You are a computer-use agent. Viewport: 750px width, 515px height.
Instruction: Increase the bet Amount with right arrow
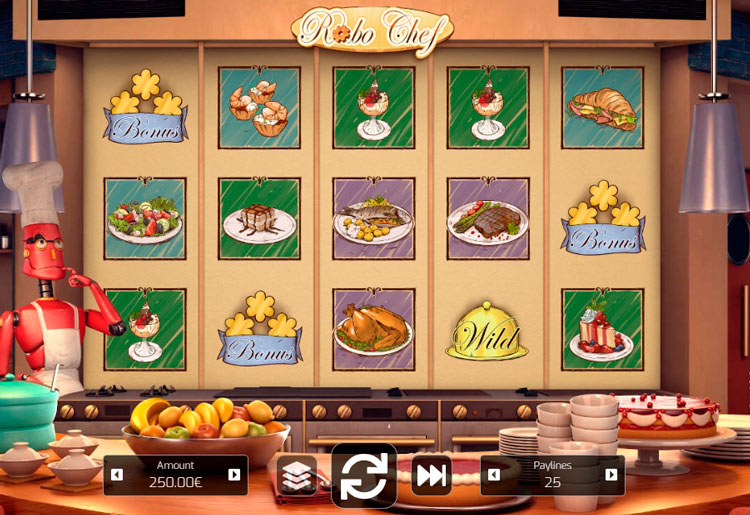(235, 475)
